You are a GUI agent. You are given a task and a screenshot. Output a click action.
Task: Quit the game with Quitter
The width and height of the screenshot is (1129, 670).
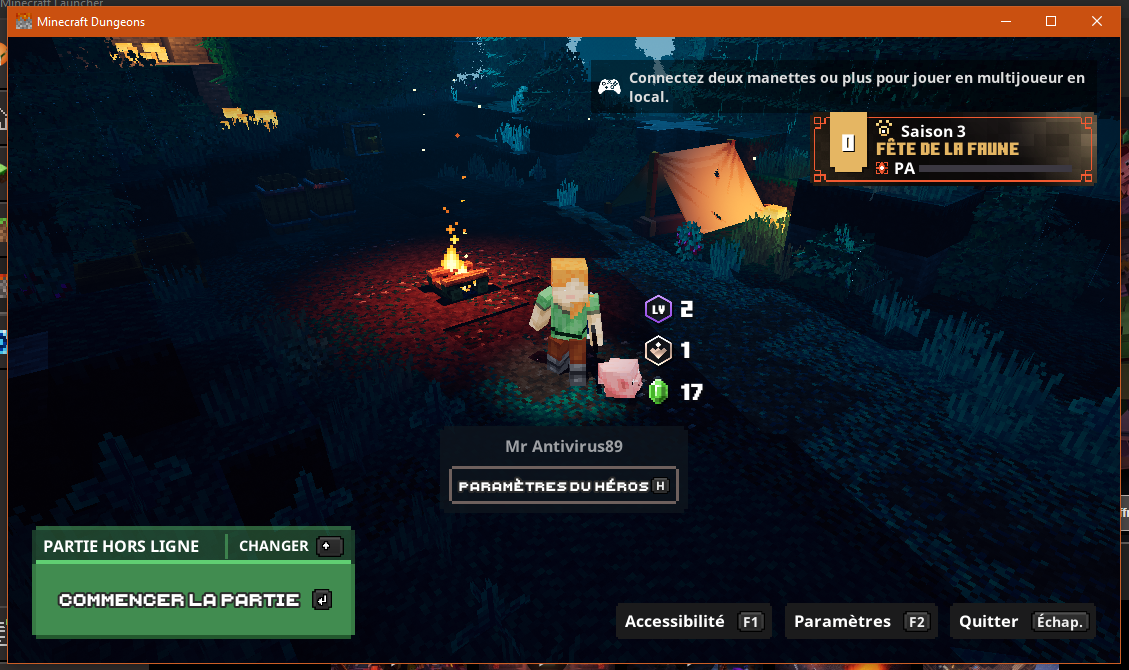pos(1022,622)
